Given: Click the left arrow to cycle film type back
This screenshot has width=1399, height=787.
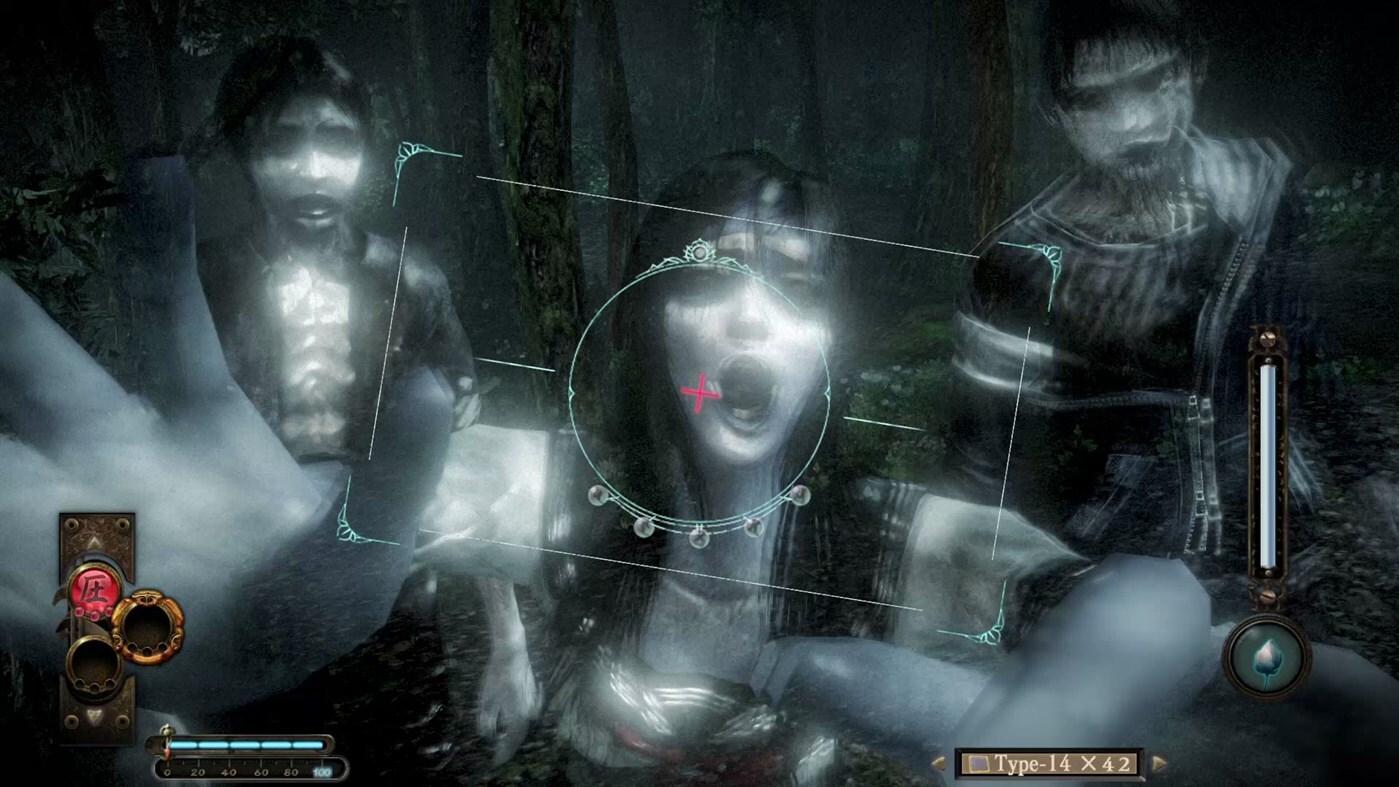Looking at the screenshot, I should coord(938,762).
